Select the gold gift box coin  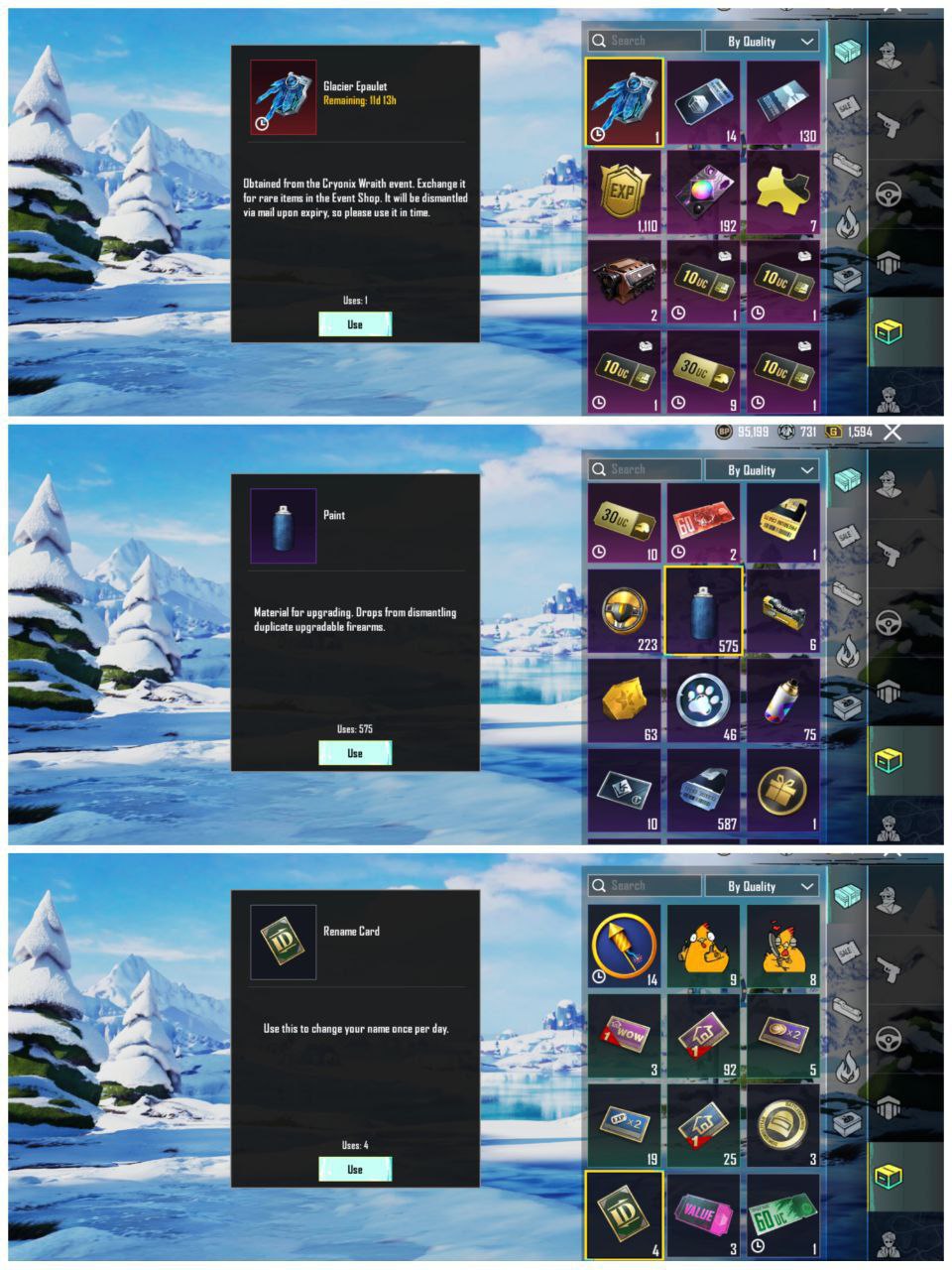783,790
